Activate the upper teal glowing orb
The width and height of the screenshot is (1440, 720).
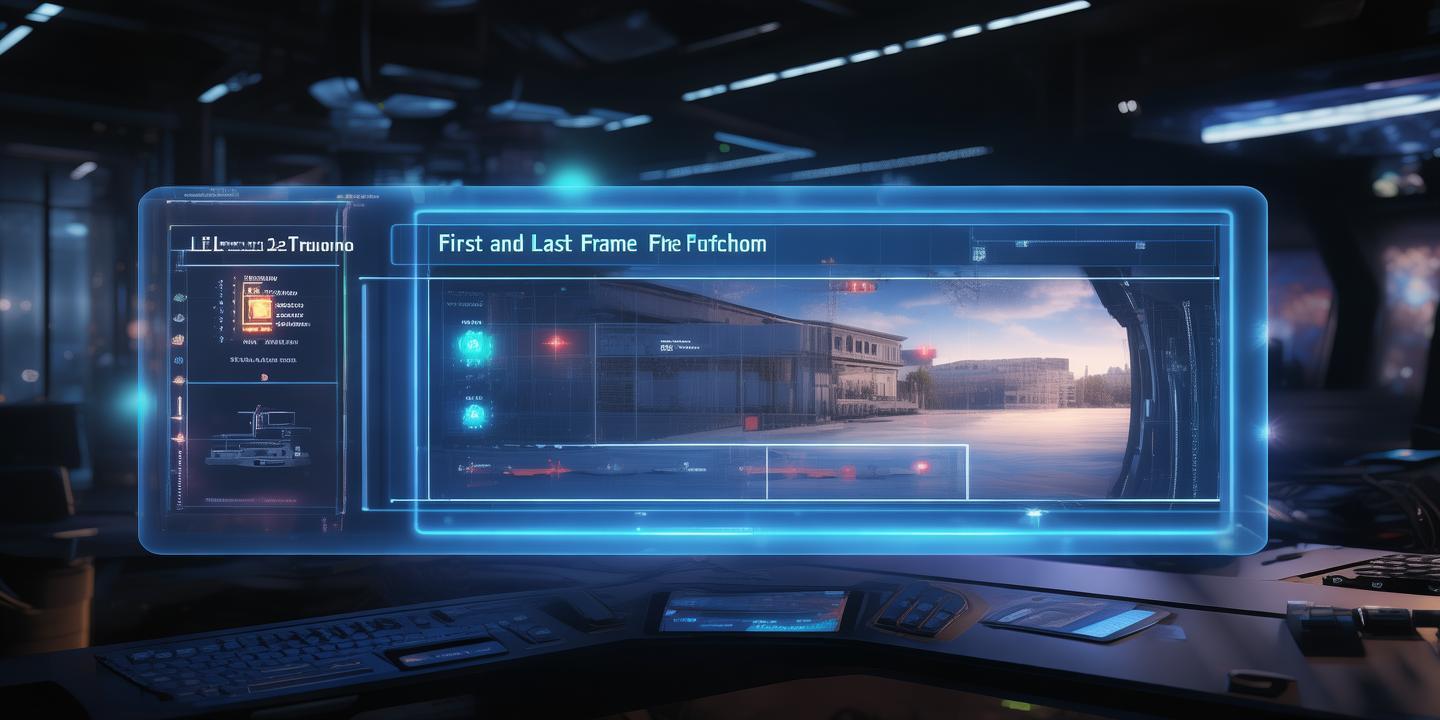pos(472,345)
